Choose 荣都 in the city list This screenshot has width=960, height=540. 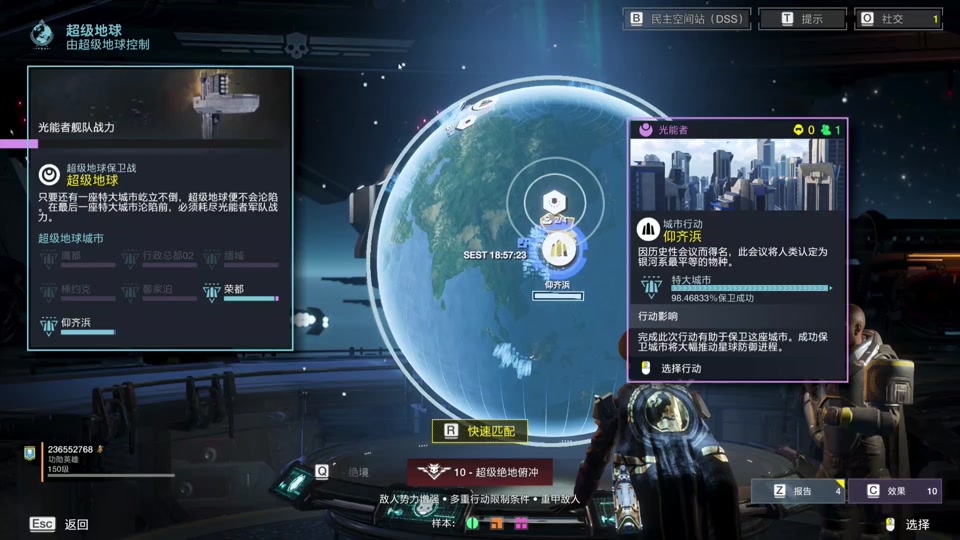234,291
